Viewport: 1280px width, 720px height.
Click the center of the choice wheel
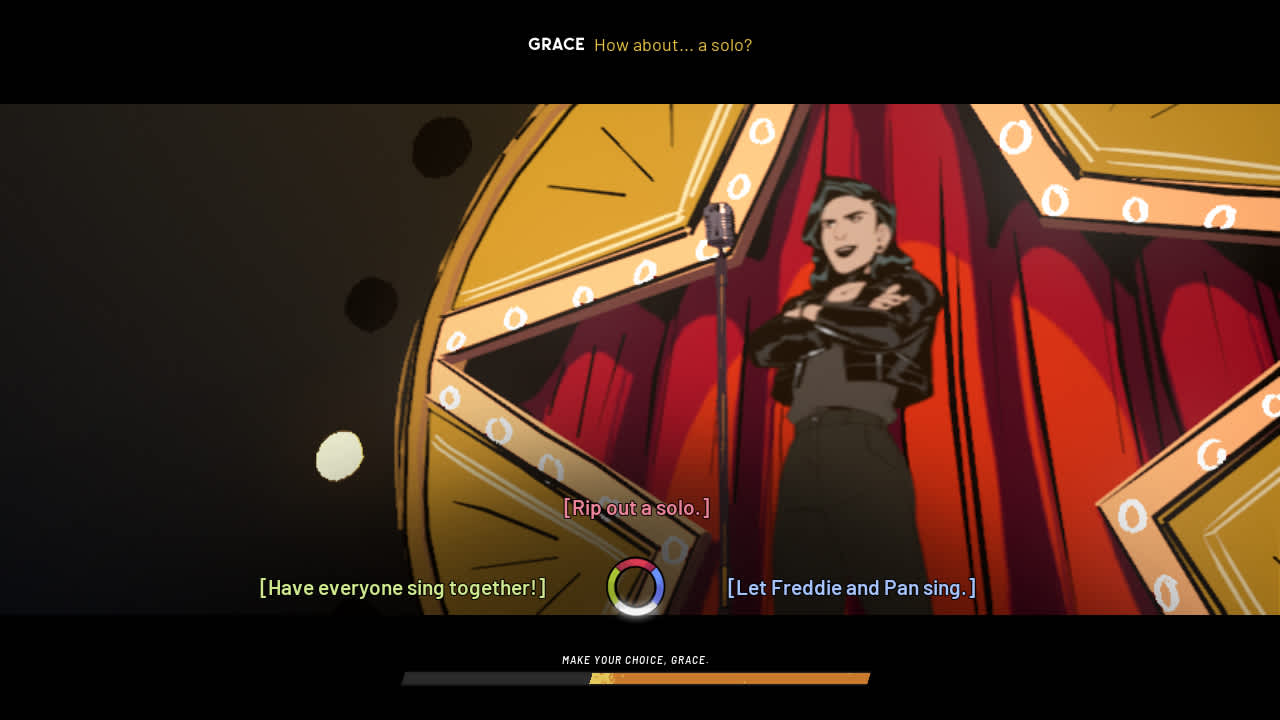[636, 585]
